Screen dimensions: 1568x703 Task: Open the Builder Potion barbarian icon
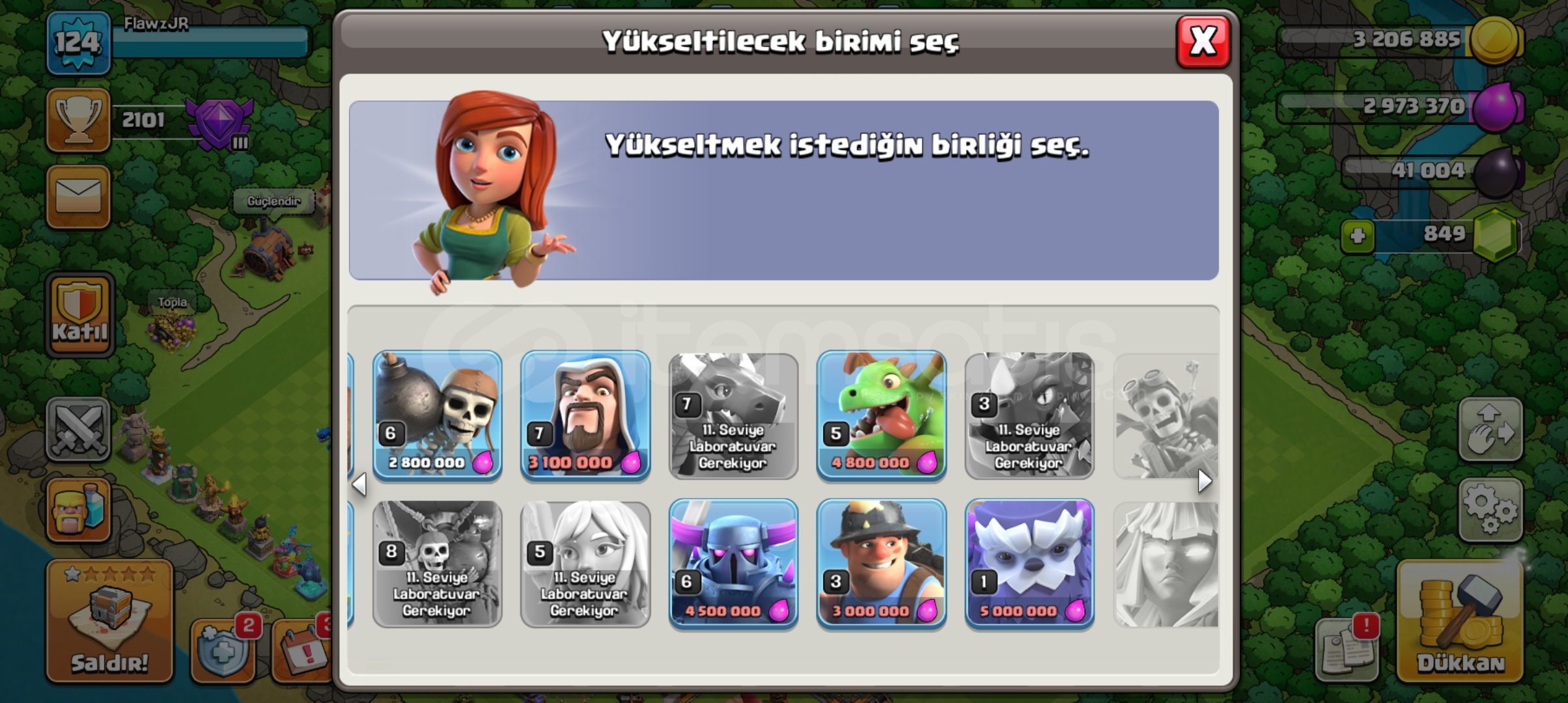(x=78, y=508)
